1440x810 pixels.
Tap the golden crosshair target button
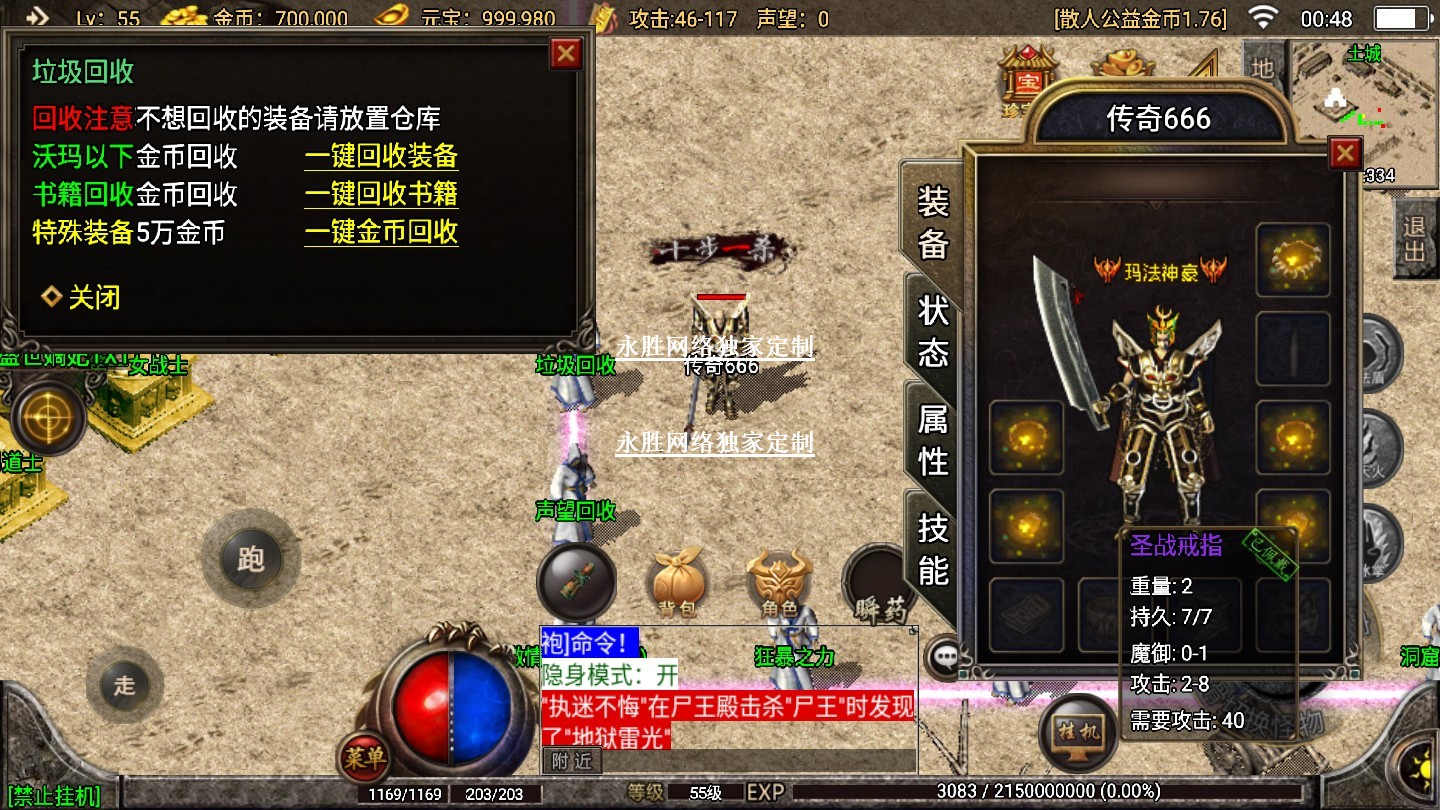click(x=47, y=417)
